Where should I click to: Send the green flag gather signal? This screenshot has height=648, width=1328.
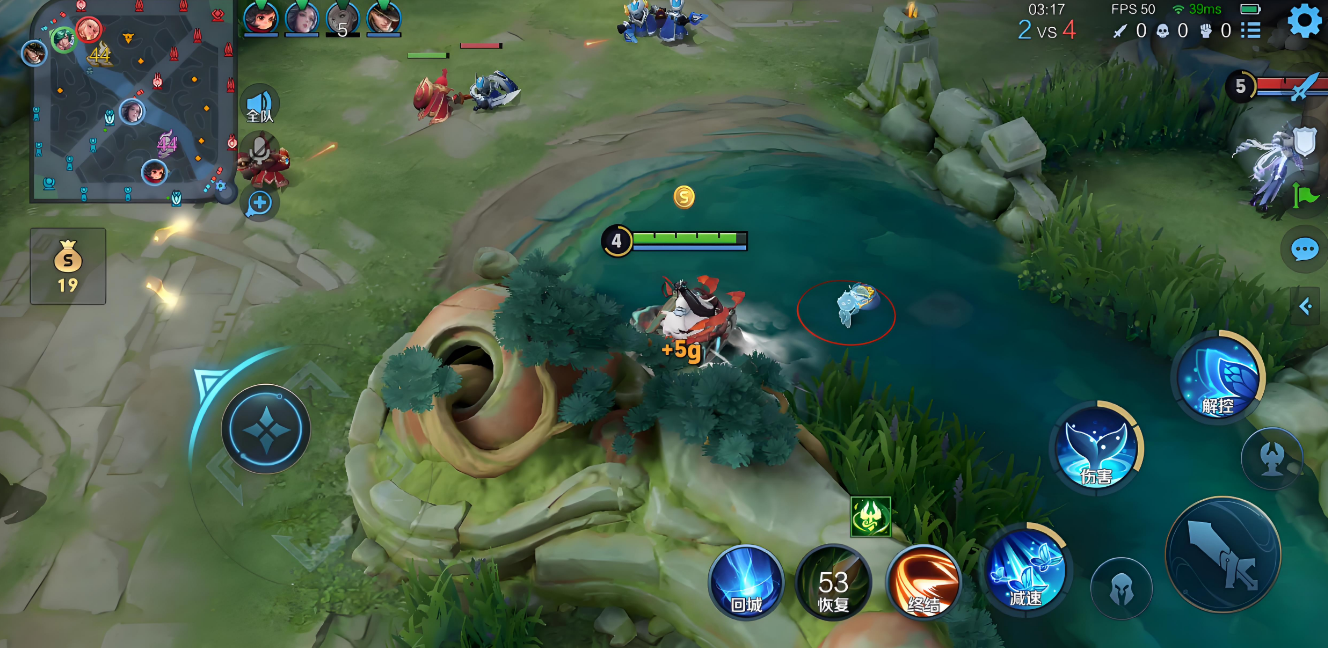1304,195
